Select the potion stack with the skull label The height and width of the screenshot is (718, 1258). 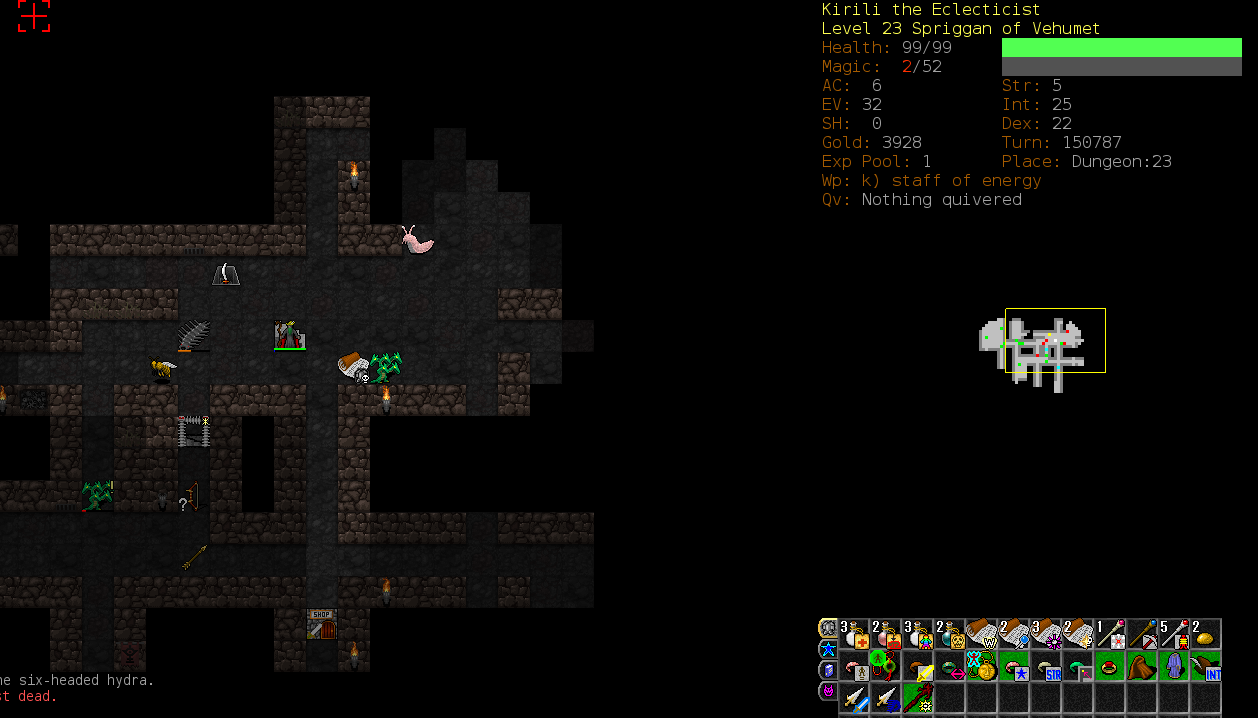pos(950,634)
